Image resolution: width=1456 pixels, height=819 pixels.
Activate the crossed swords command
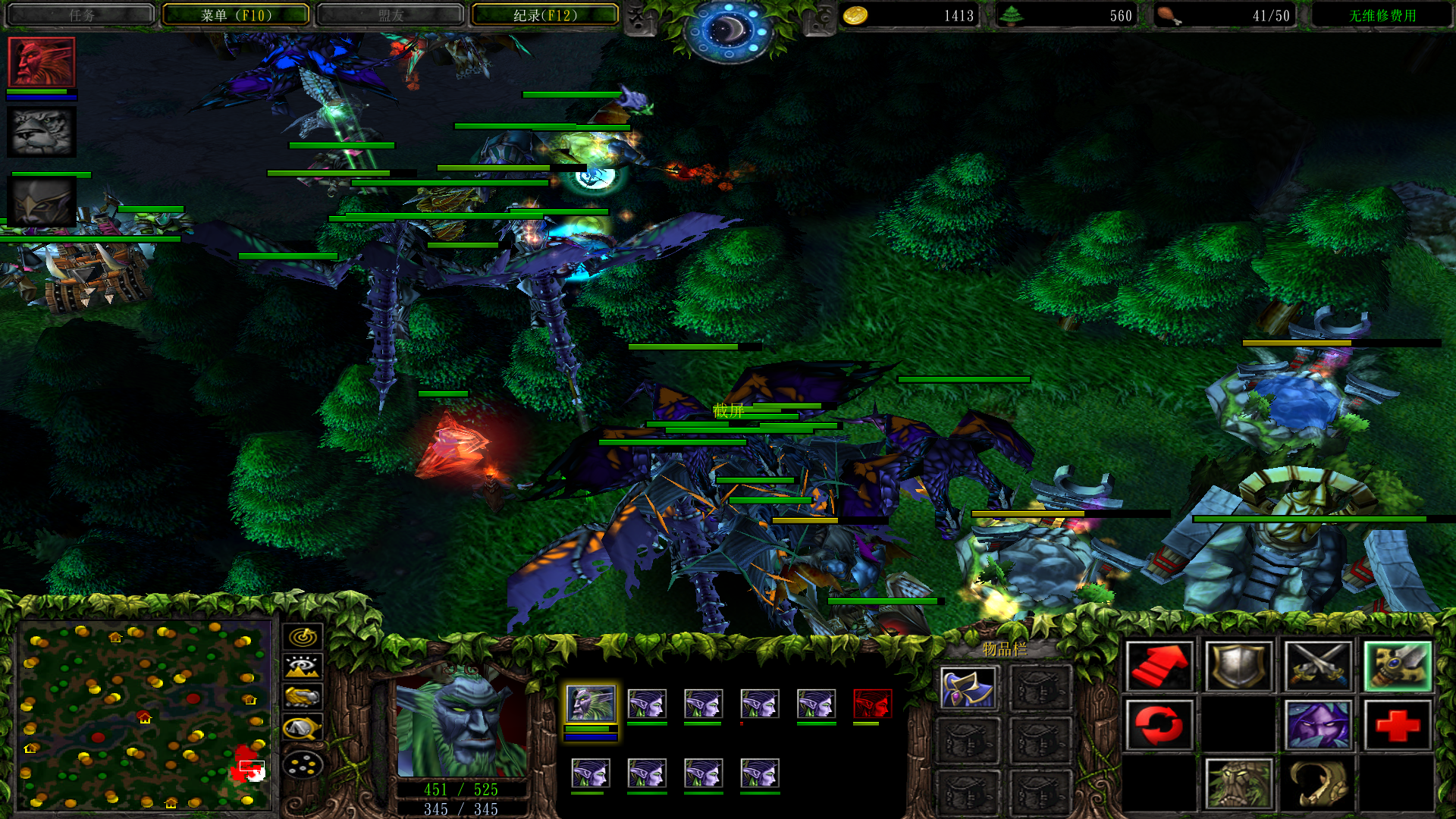[x=1318, y=667]
